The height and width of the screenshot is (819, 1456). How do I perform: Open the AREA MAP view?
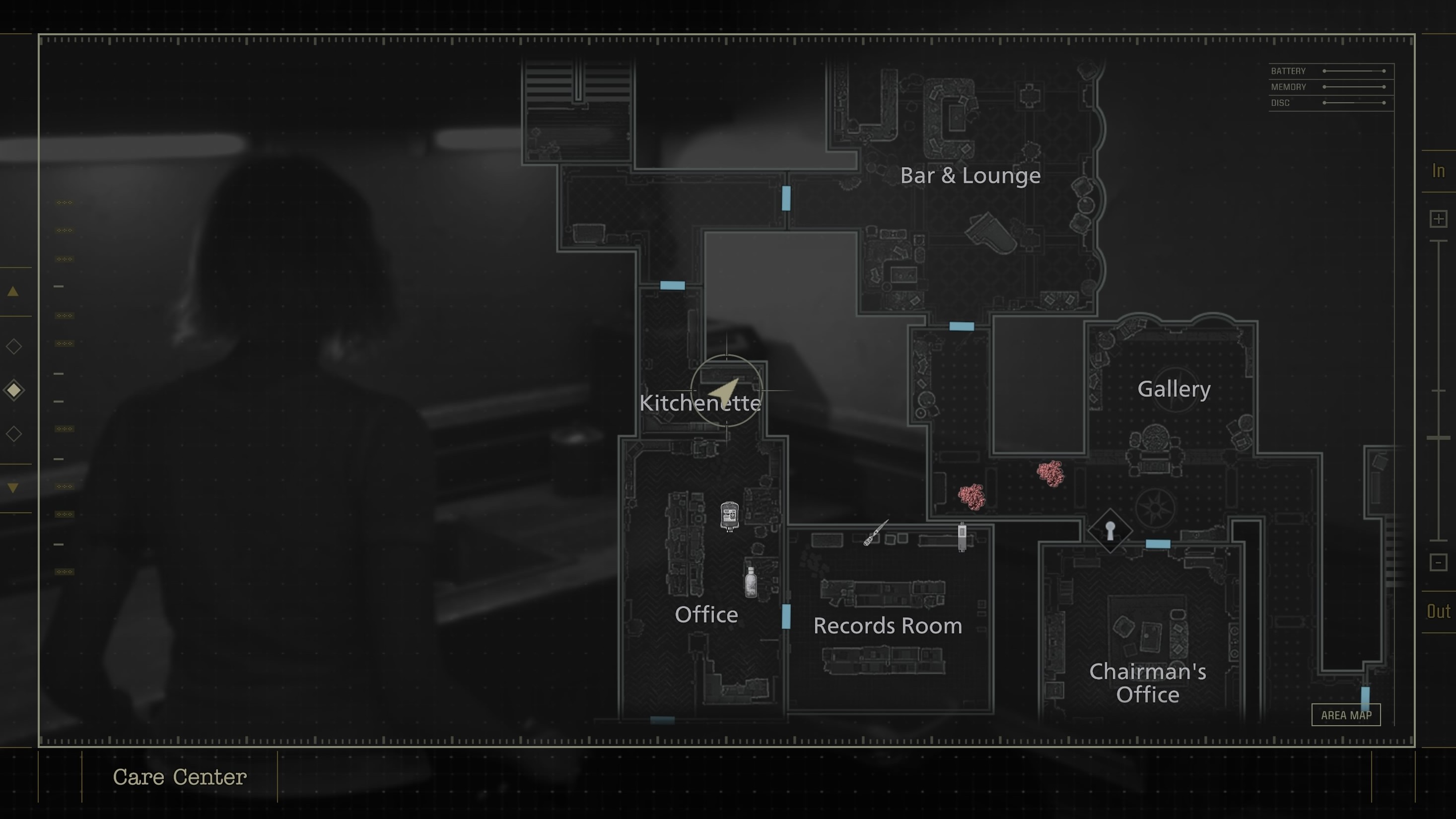1346,714
